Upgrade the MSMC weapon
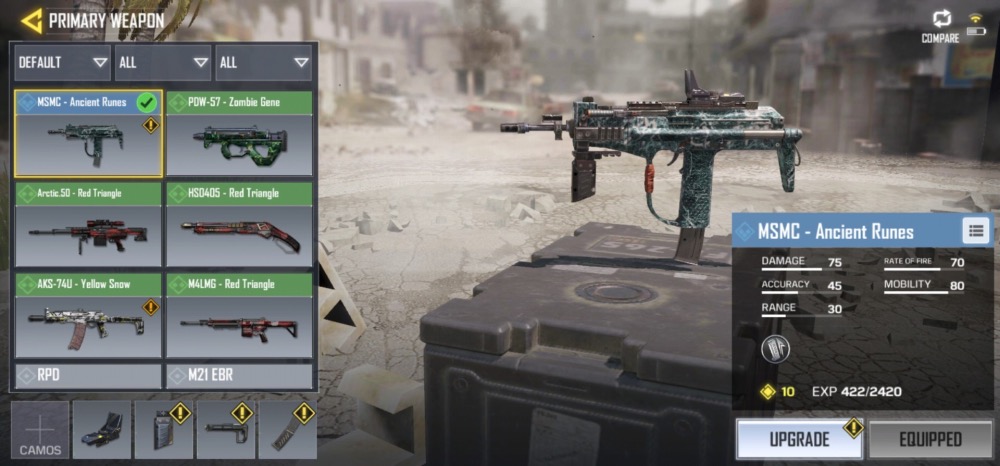Screen dimensions: 1000x466 [798, 439]
